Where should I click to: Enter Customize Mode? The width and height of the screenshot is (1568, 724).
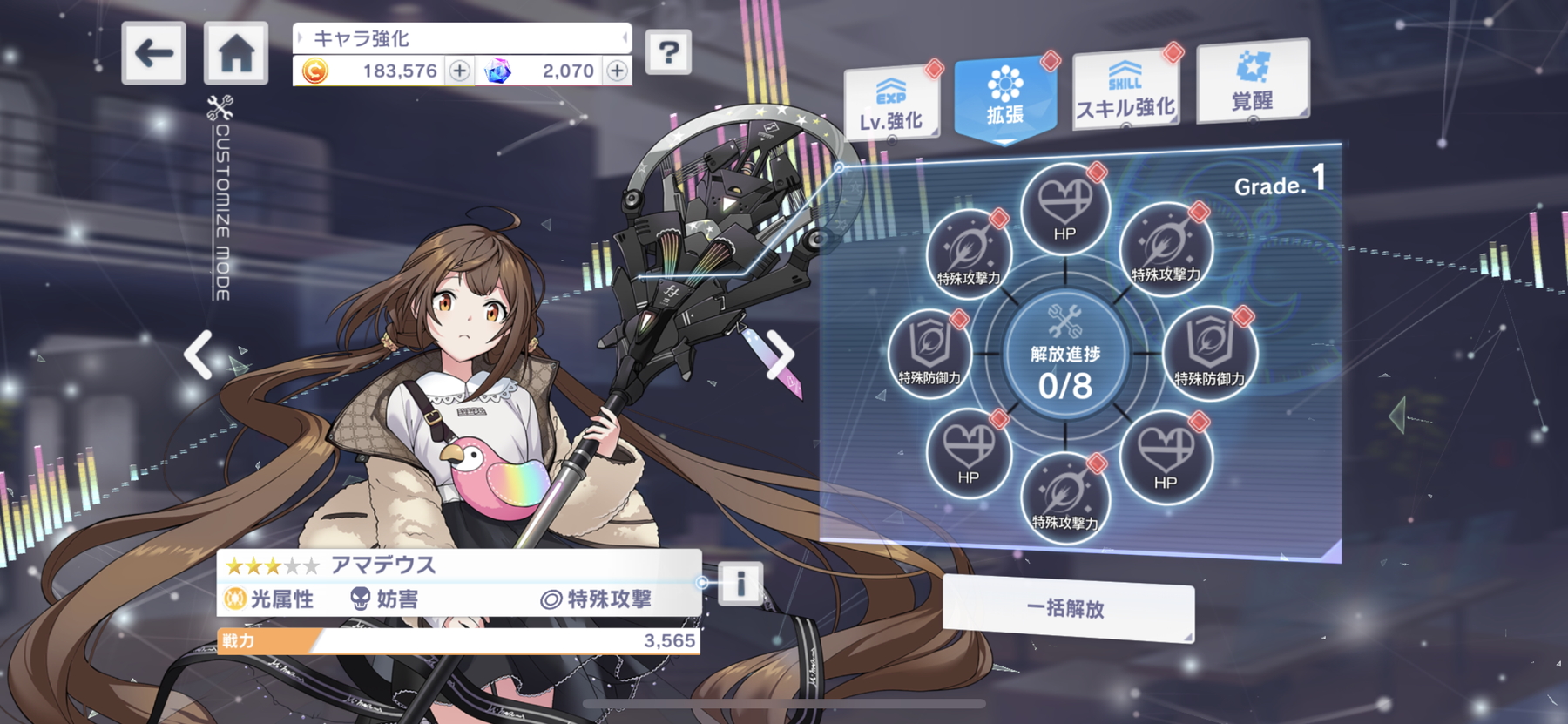221,199
